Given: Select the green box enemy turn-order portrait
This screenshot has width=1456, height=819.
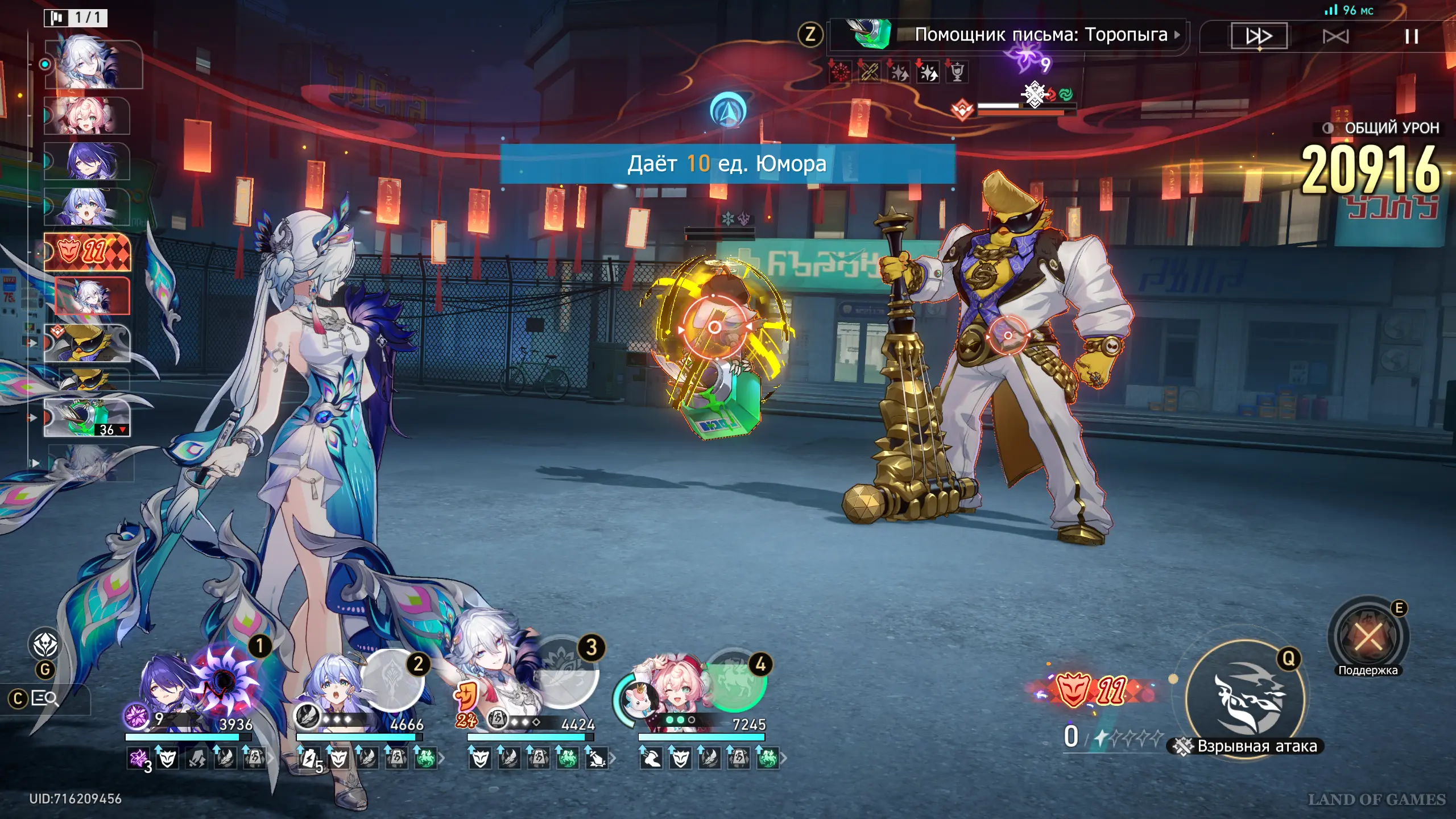Looking at the screenshot, I should pos(87,417).
